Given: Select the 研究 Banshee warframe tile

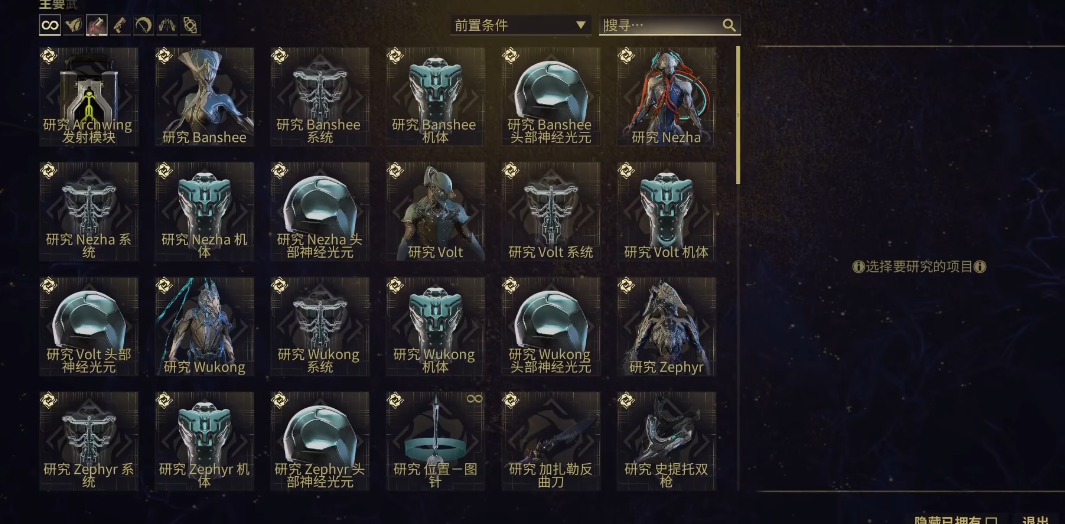Looking at the screenshot, I should pyautogui.click(x=204, y=97).
